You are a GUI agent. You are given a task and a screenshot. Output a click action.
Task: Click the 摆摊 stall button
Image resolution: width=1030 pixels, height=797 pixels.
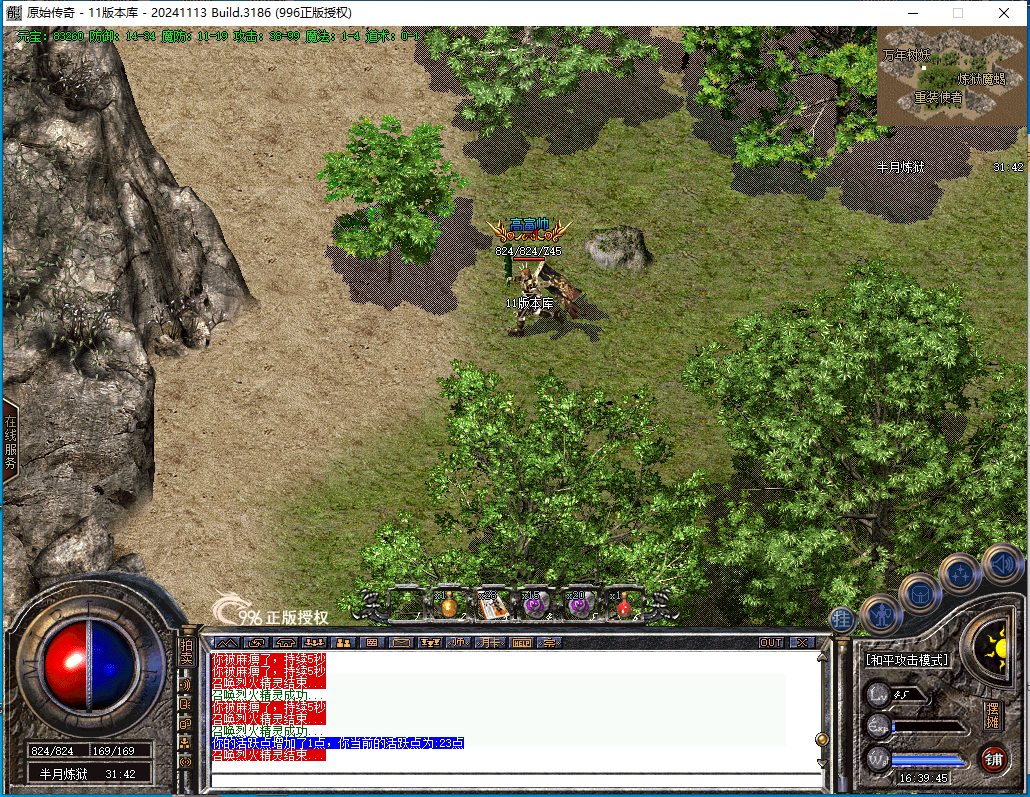(x=992, y=716)
